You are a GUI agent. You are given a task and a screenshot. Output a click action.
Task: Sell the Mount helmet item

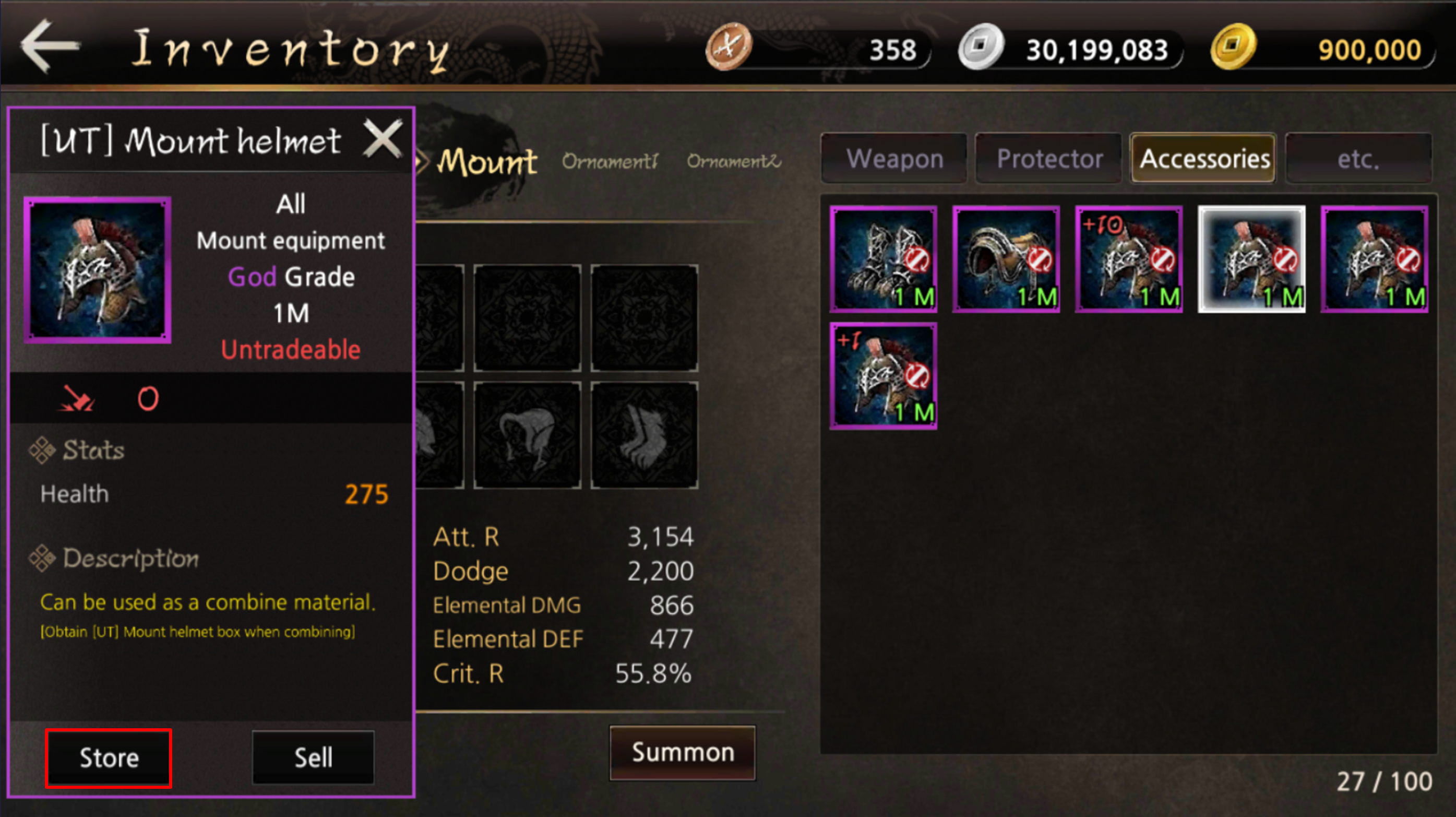[x=313, y=757]
